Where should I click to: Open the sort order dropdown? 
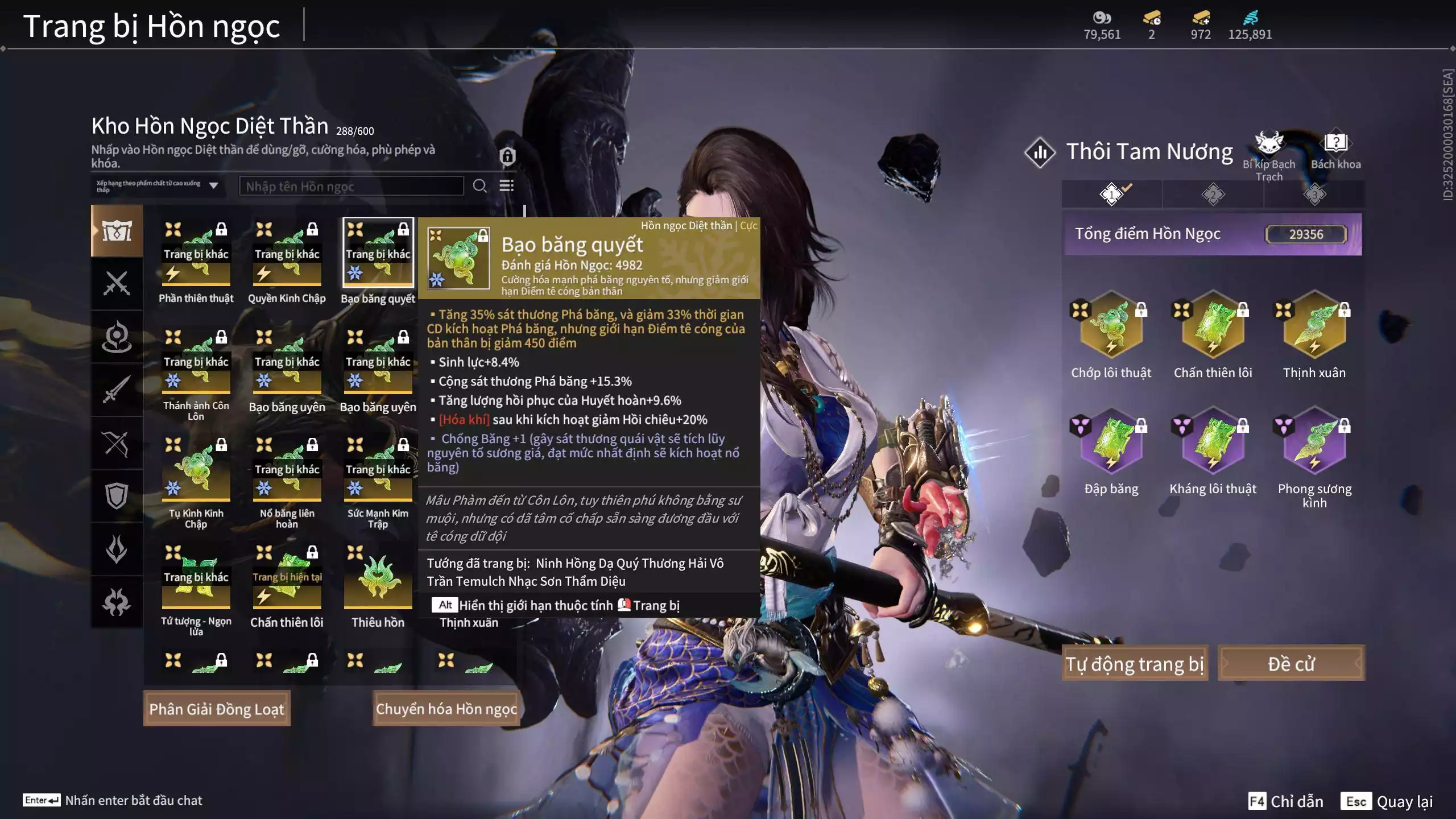coord(214,185)
